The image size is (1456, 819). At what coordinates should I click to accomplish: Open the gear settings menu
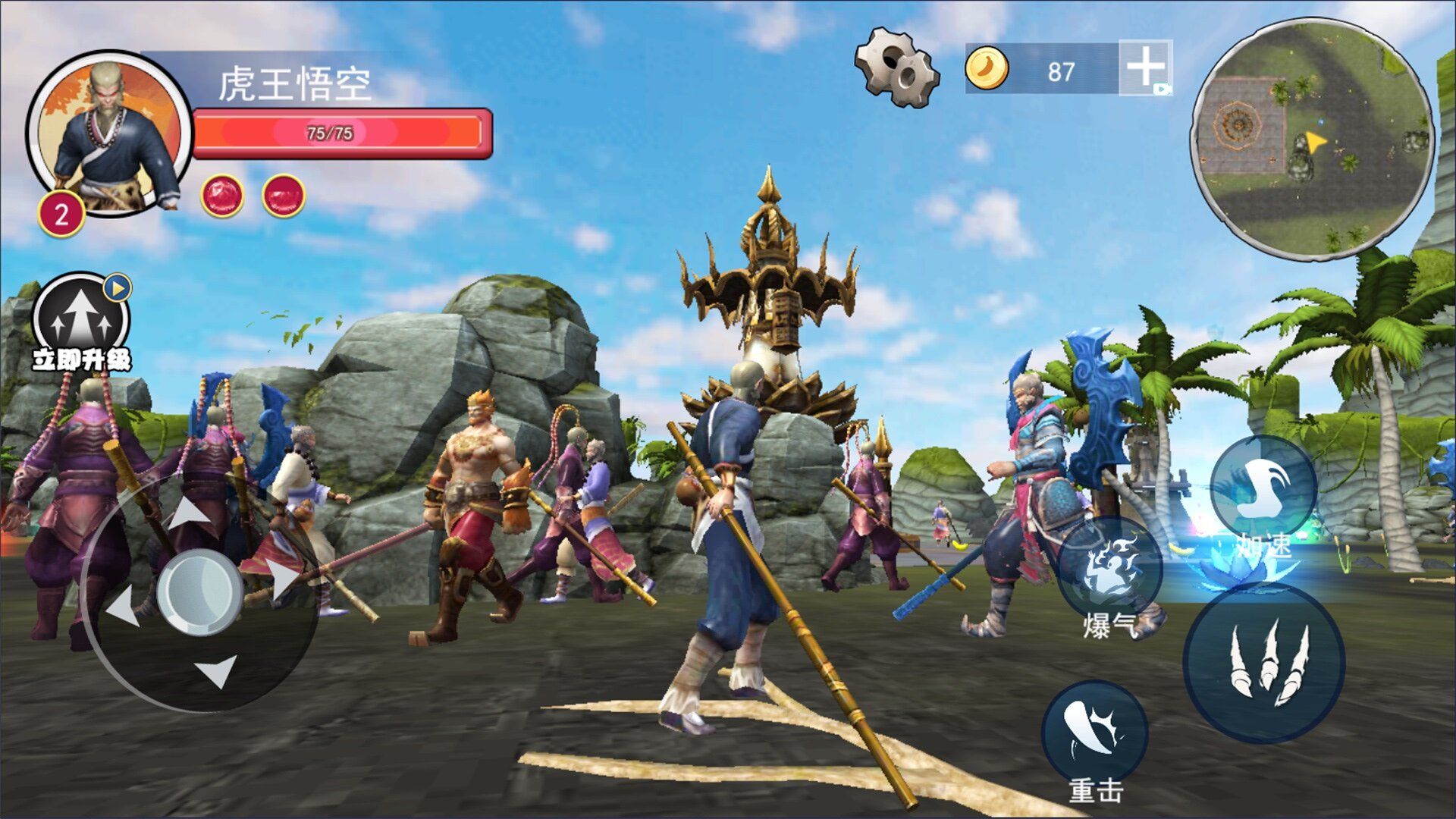896,67
